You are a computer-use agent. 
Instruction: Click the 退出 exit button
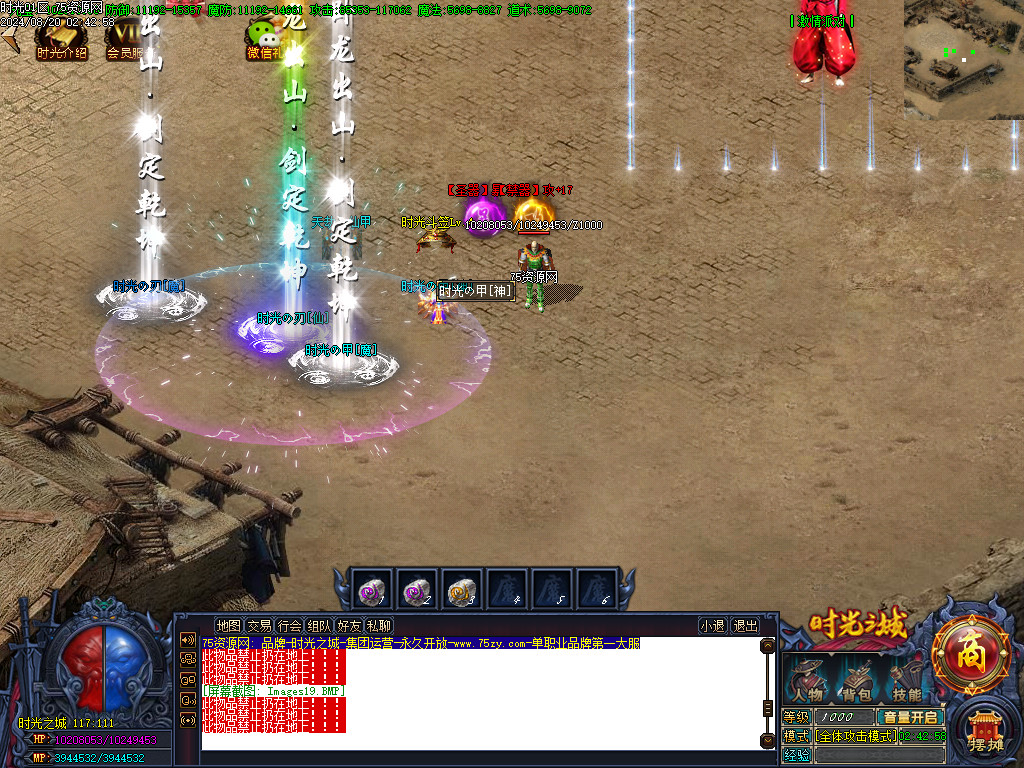click(x=746, y=626)
